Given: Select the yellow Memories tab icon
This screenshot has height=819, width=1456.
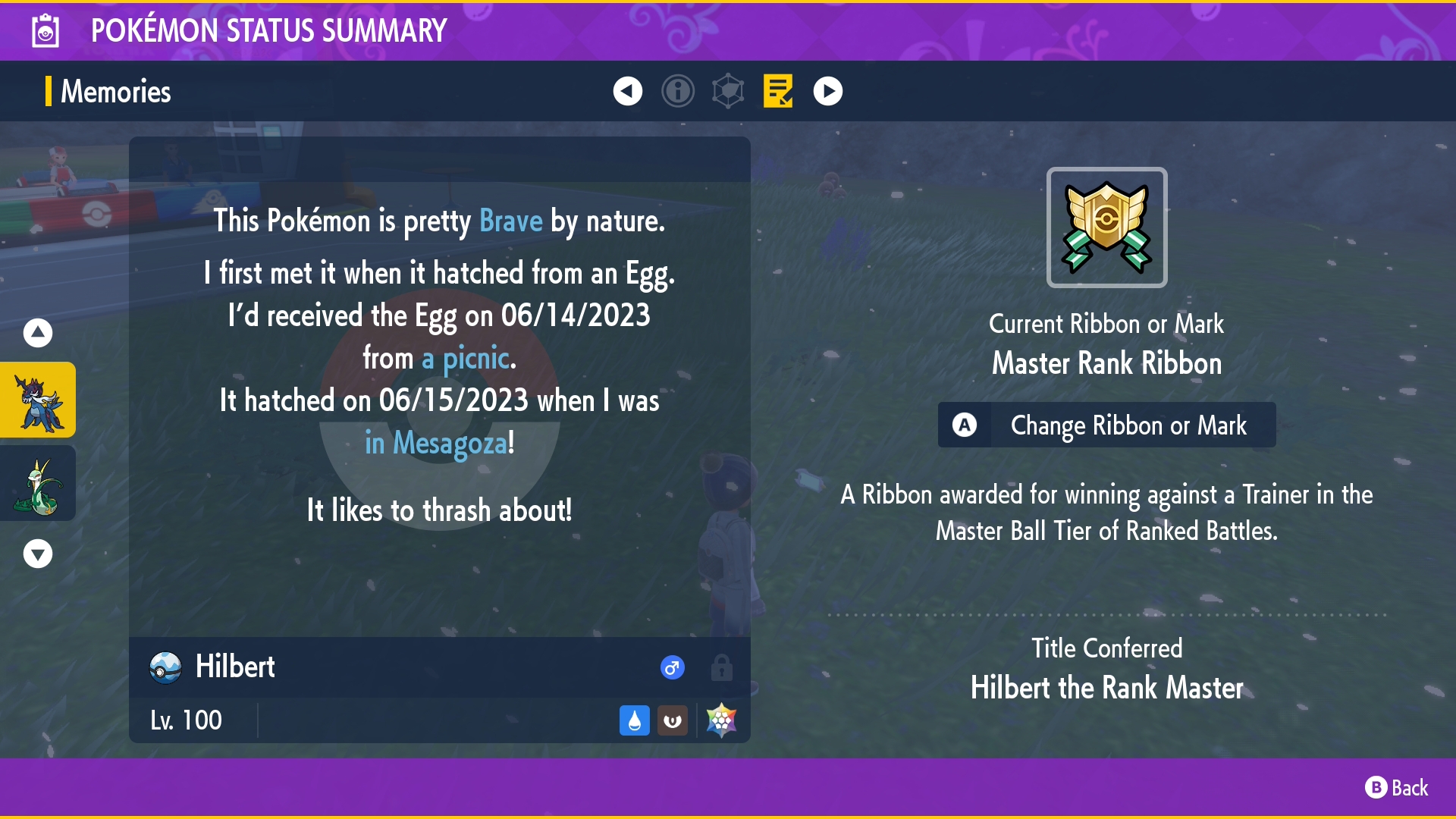Looking at the screenshot, I should click(x=778, y=91).
